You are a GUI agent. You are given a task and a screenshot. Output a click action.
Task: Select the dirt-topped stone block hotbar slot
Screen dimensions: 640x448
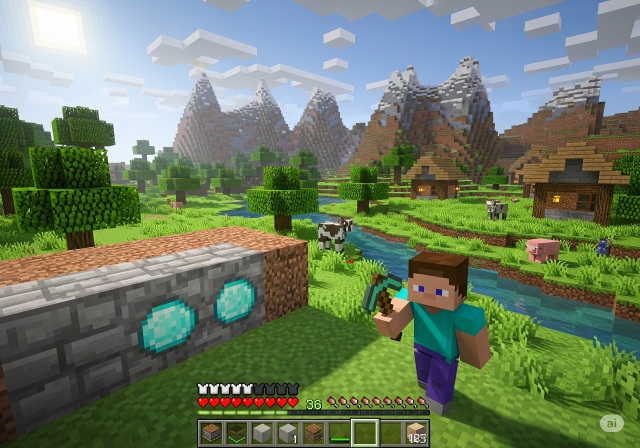pos(211,432)
